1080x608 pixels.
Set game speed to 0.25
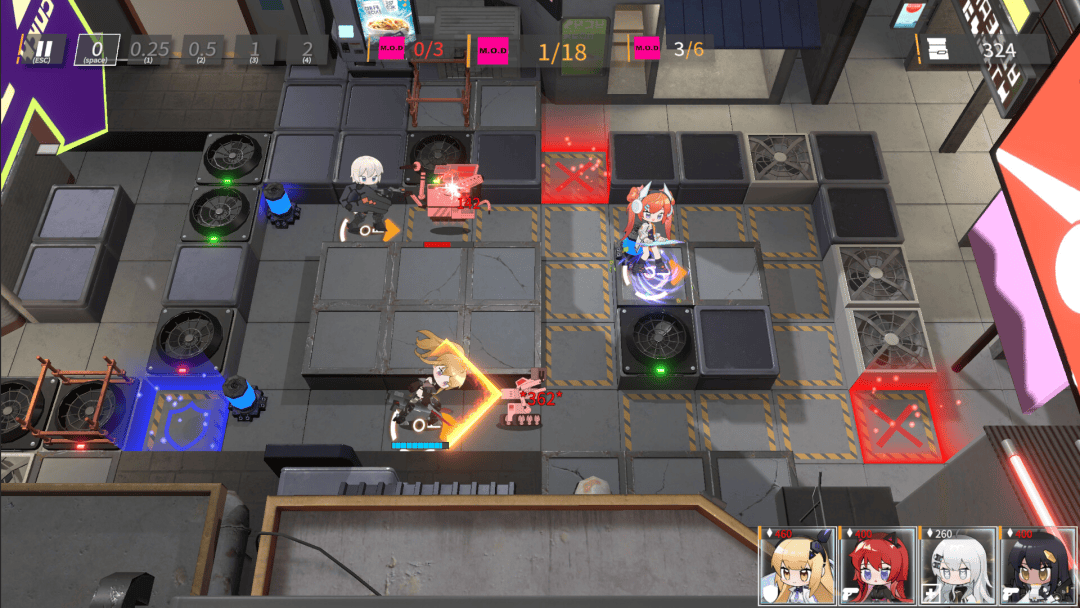point(149,49)
